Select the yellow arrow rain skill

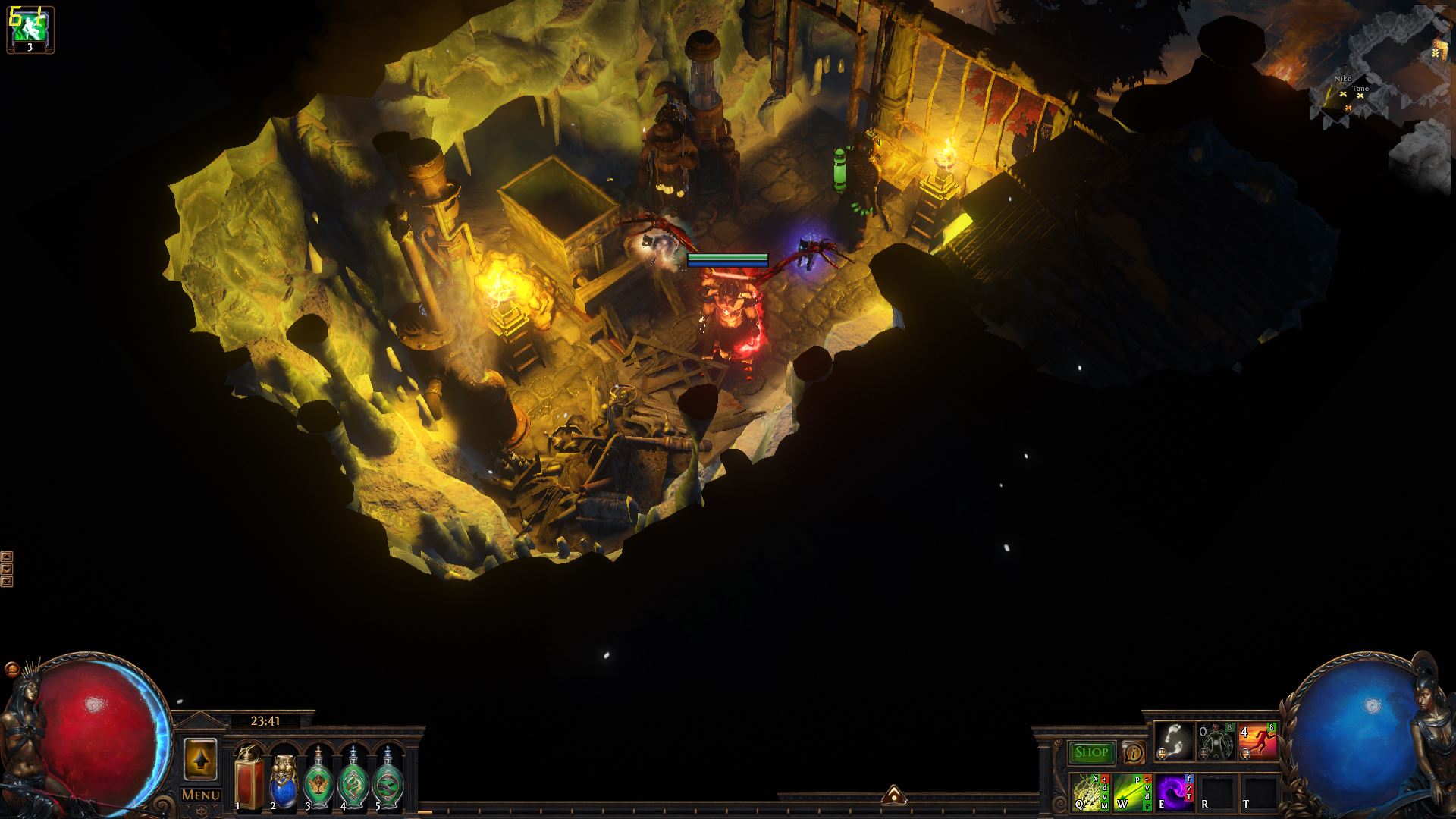(x=1090, y=792)
